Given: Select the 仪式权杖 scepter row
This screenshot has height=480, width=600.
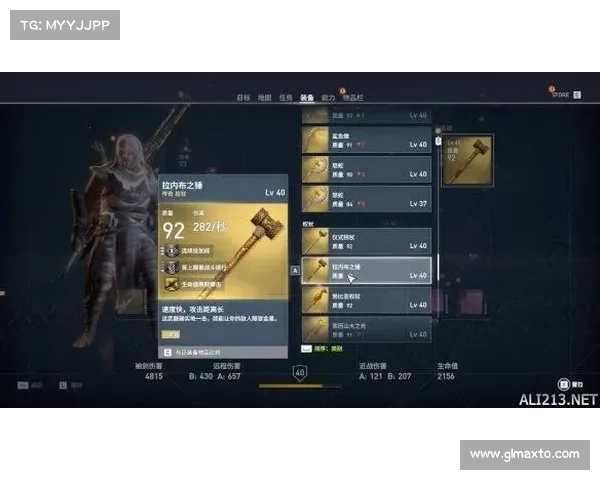Looking at the screenshot, I should click(367, 241).
